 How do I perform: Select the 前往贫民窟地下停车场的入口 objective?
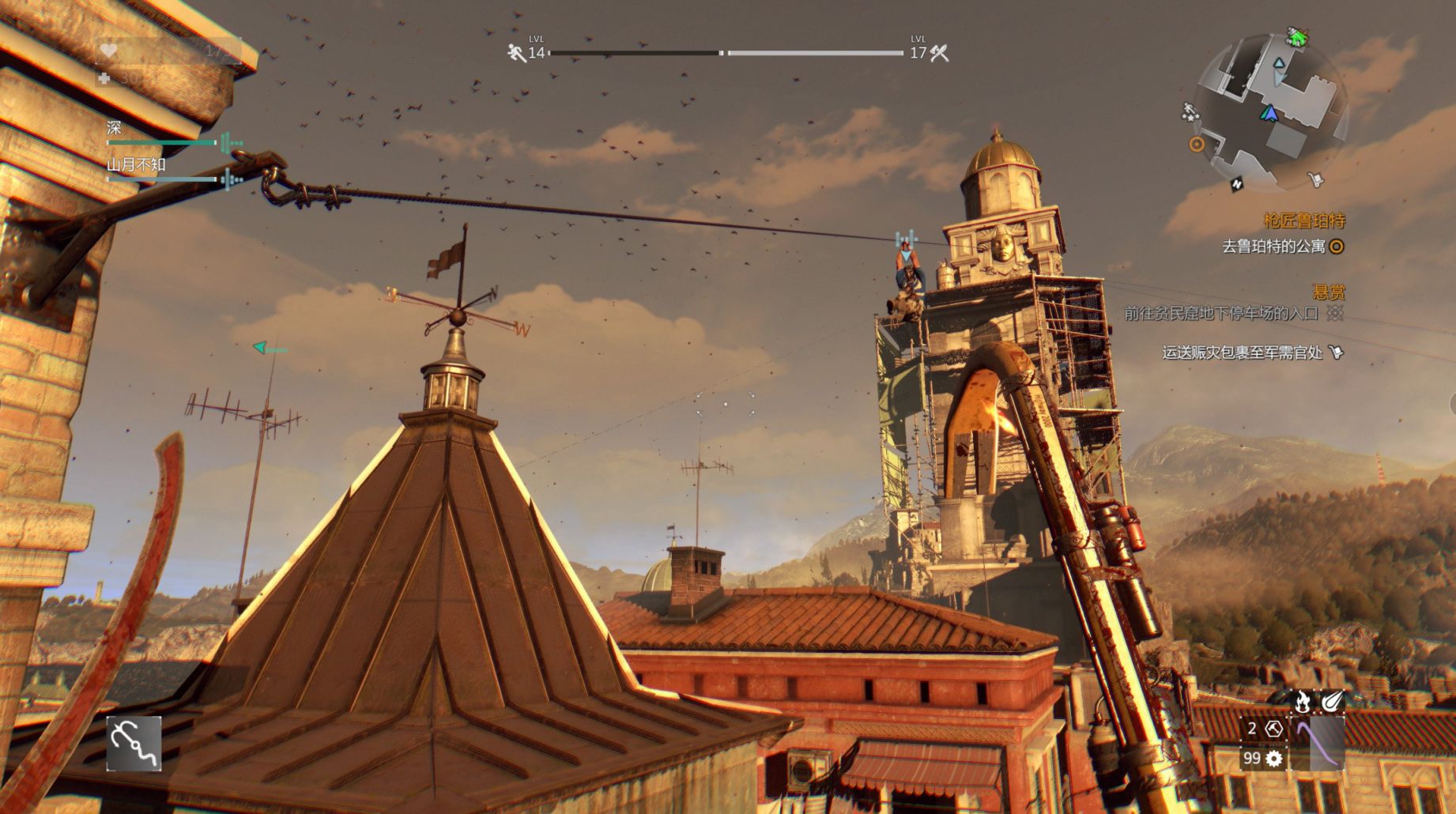coord(1221,314)
